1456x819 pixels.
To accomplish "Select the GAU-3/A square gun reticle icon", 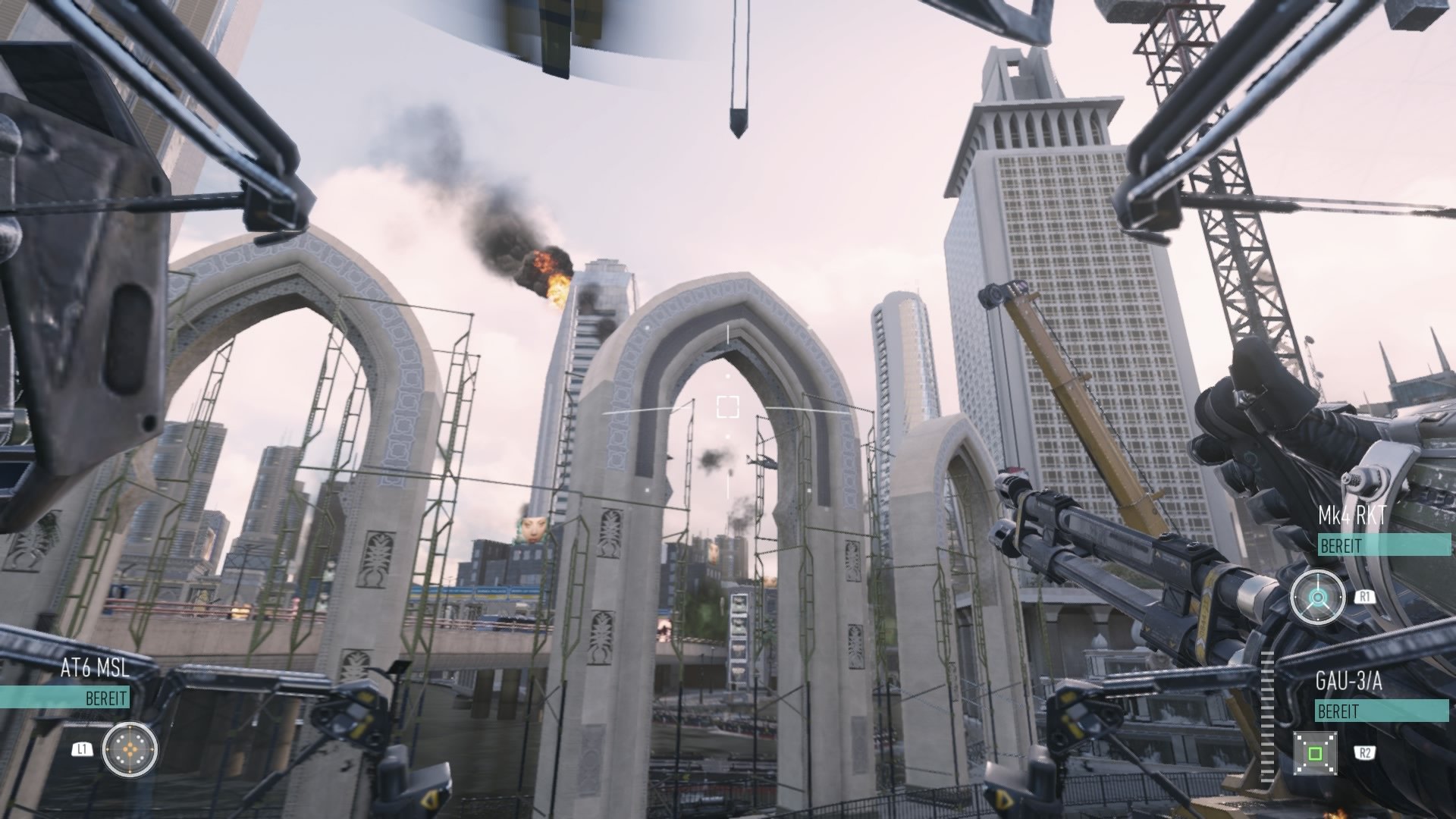I will click(x=1315, y=752).
